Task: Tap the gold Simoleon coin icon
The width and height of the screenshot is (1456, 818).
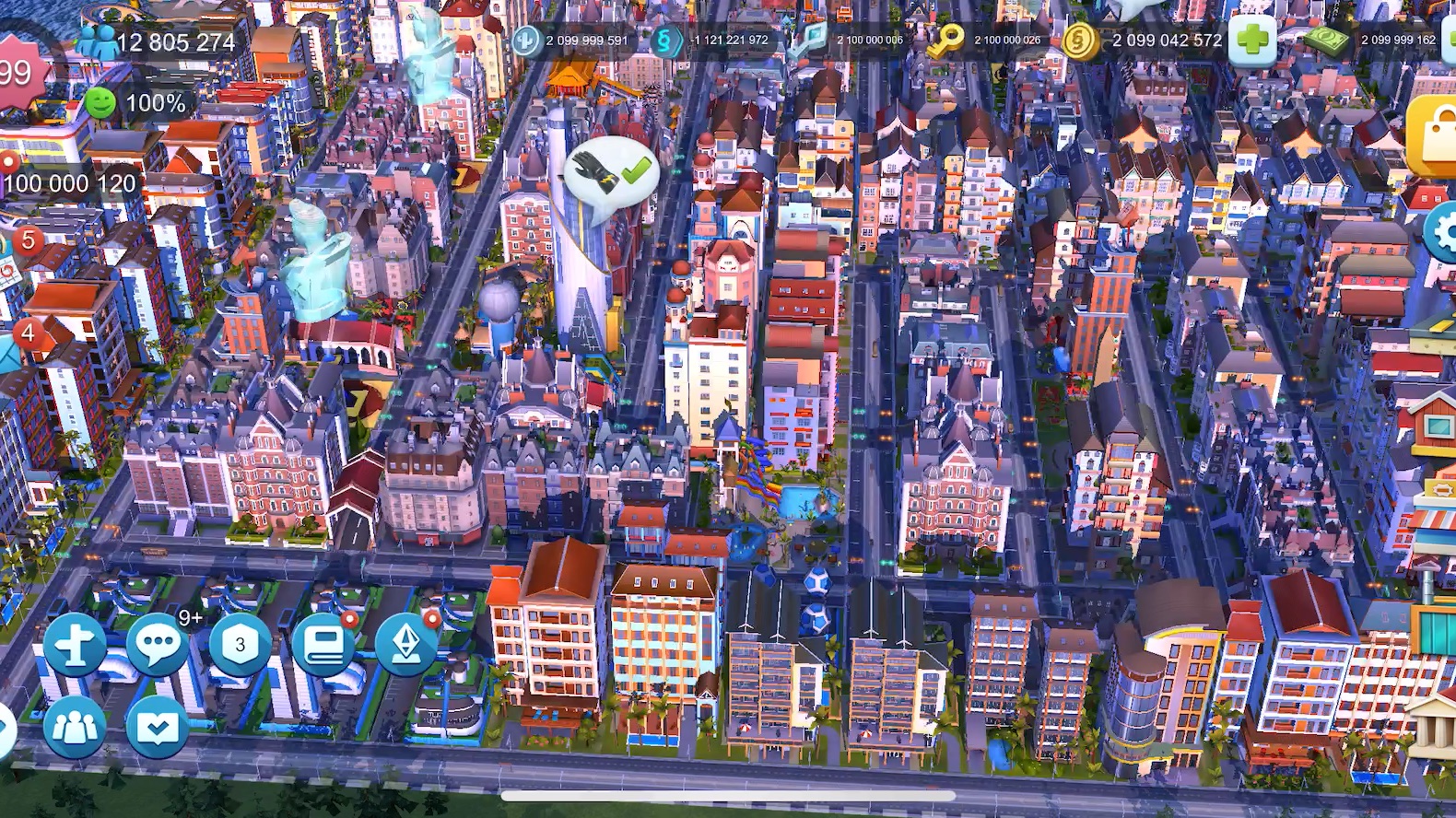Action: (1080, 41)
